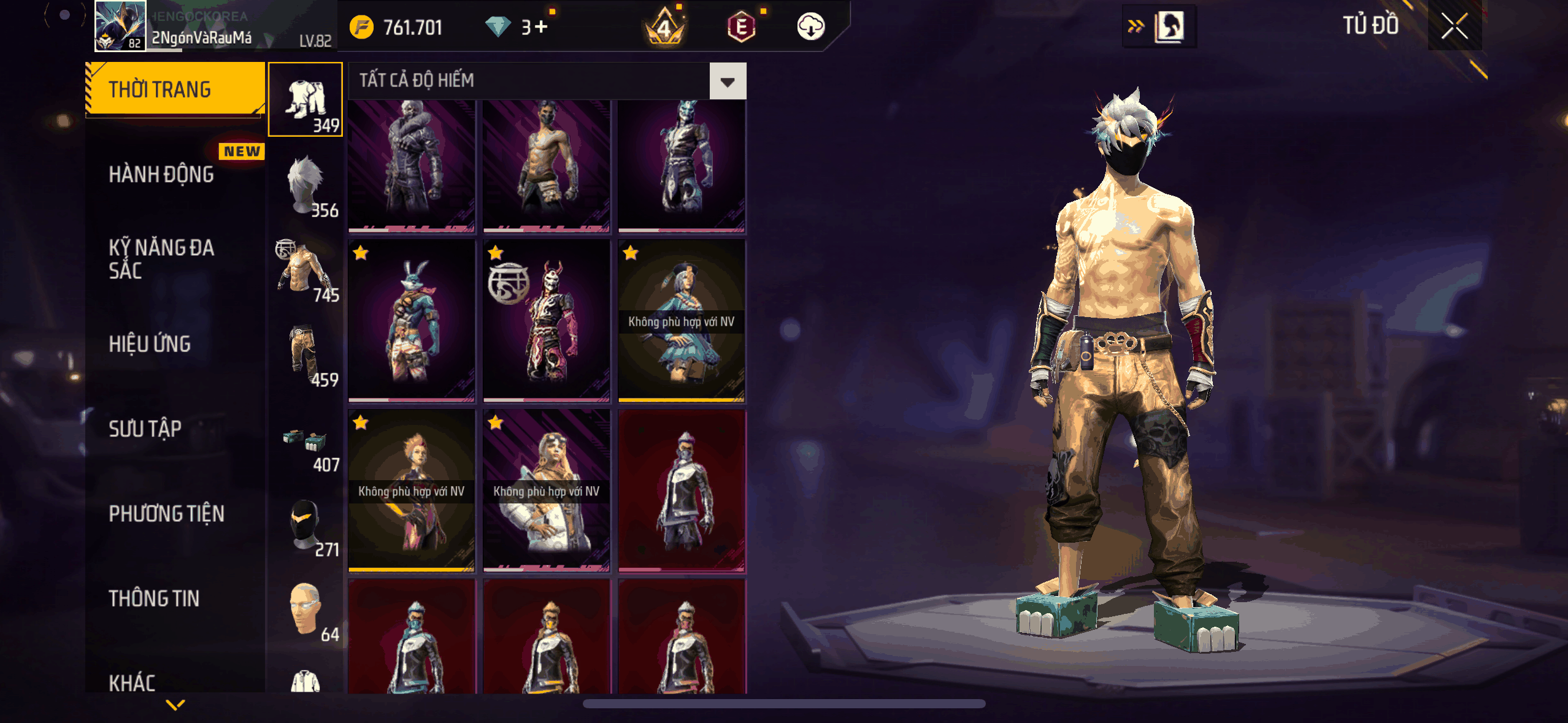Open the Hành Động tab
This screenshot has height=723, width=1568.
pos(161,175)
